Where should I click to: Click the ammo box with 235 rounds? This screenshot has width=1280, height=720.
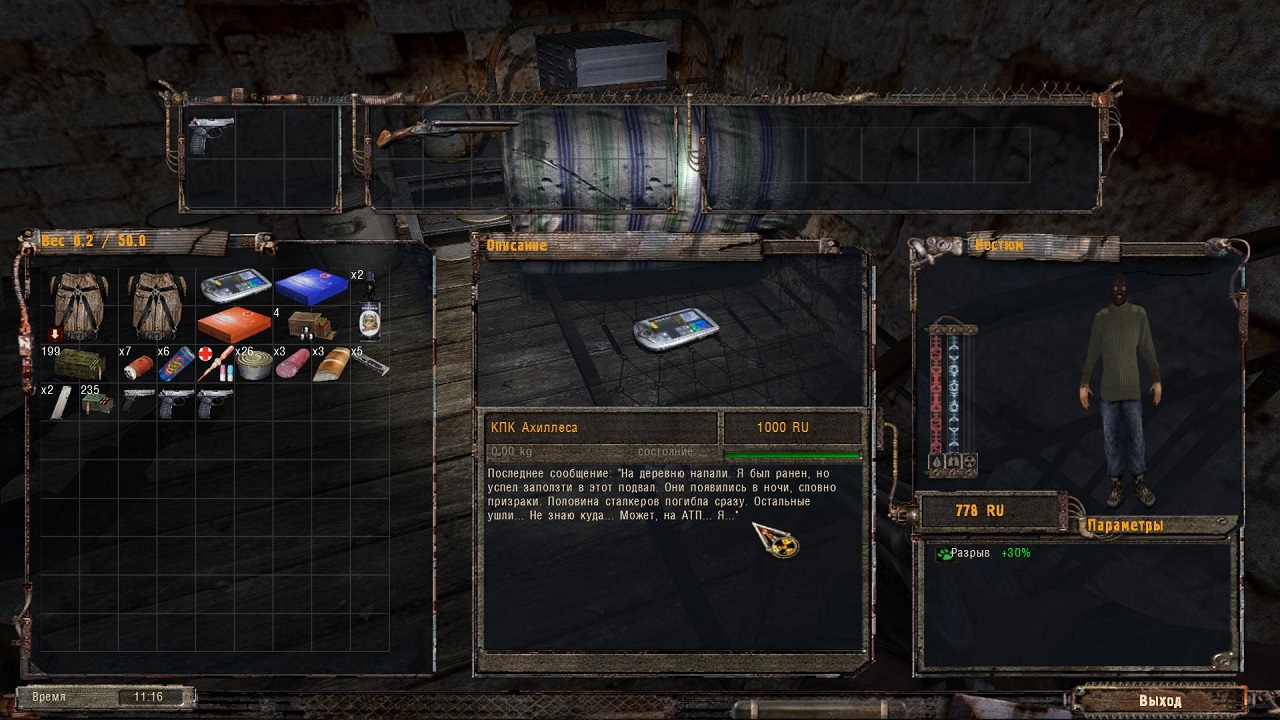coord(97,403)
